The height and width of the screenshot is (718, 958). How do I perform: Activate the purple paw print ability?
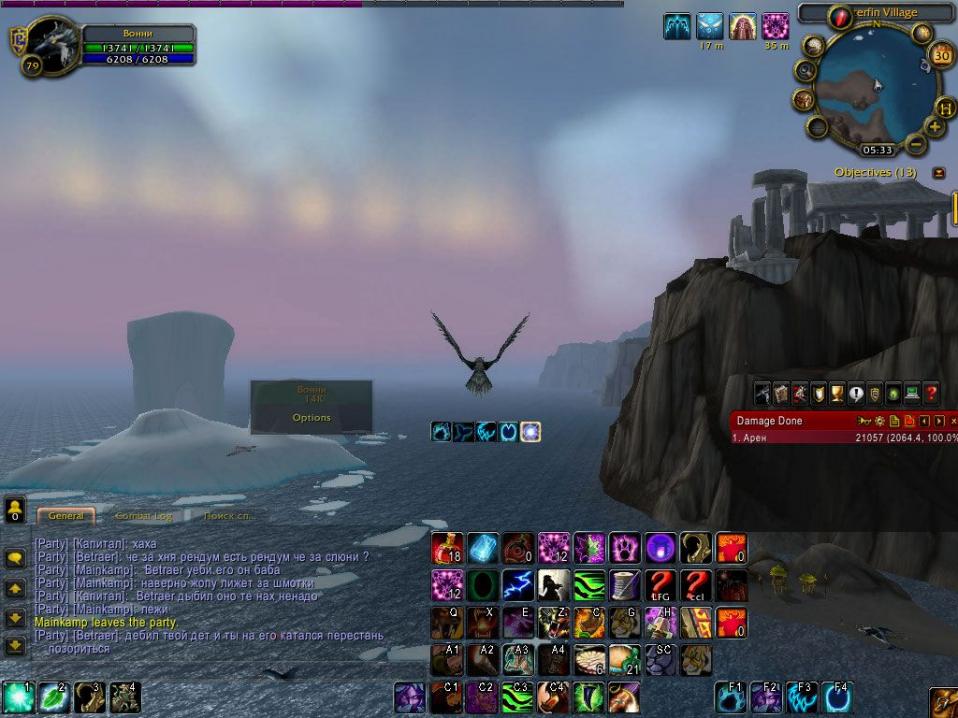[x=624, y=547]
